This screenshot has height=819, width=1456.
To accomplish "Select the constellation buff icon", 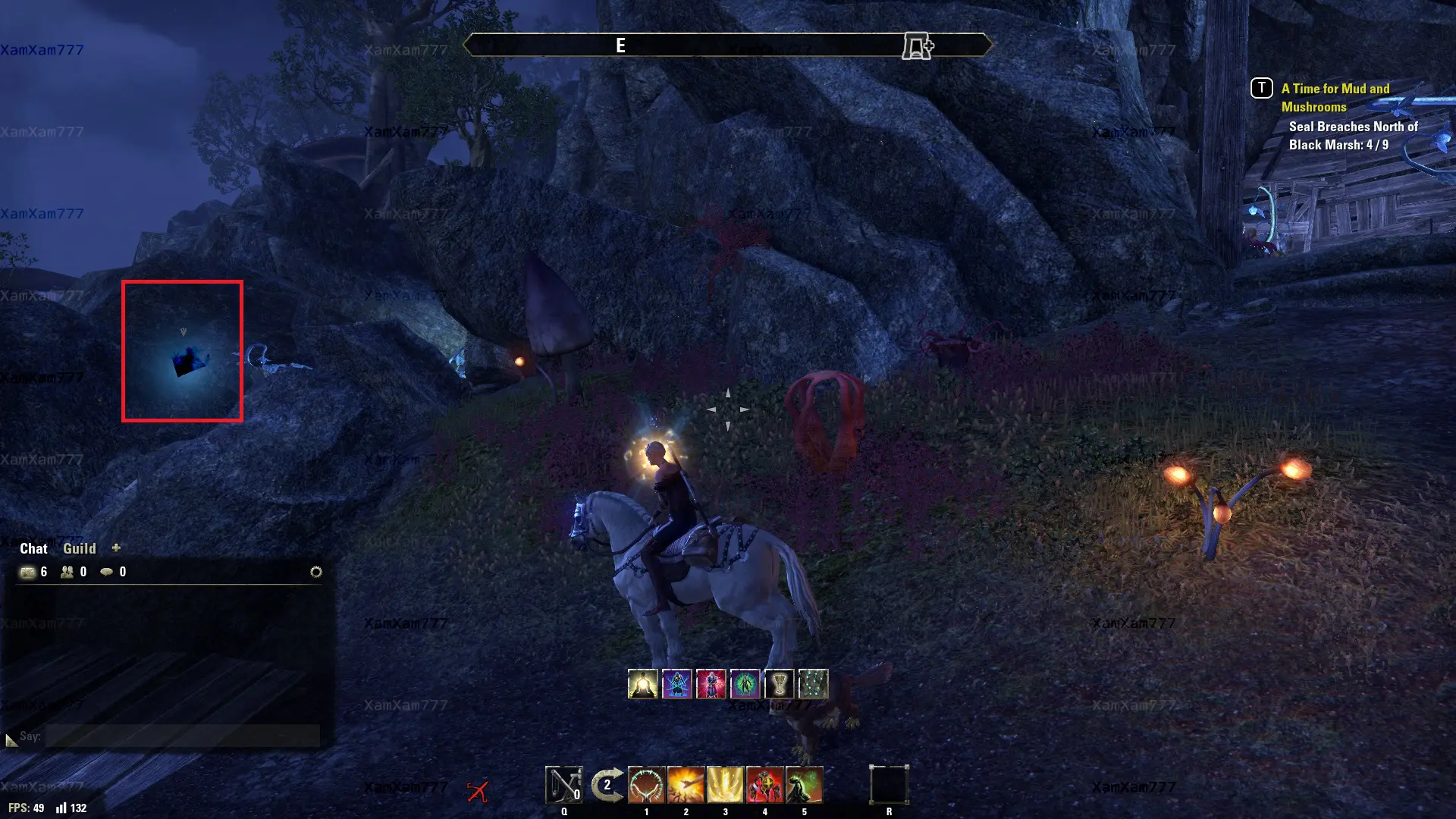I will pos(813,684).
